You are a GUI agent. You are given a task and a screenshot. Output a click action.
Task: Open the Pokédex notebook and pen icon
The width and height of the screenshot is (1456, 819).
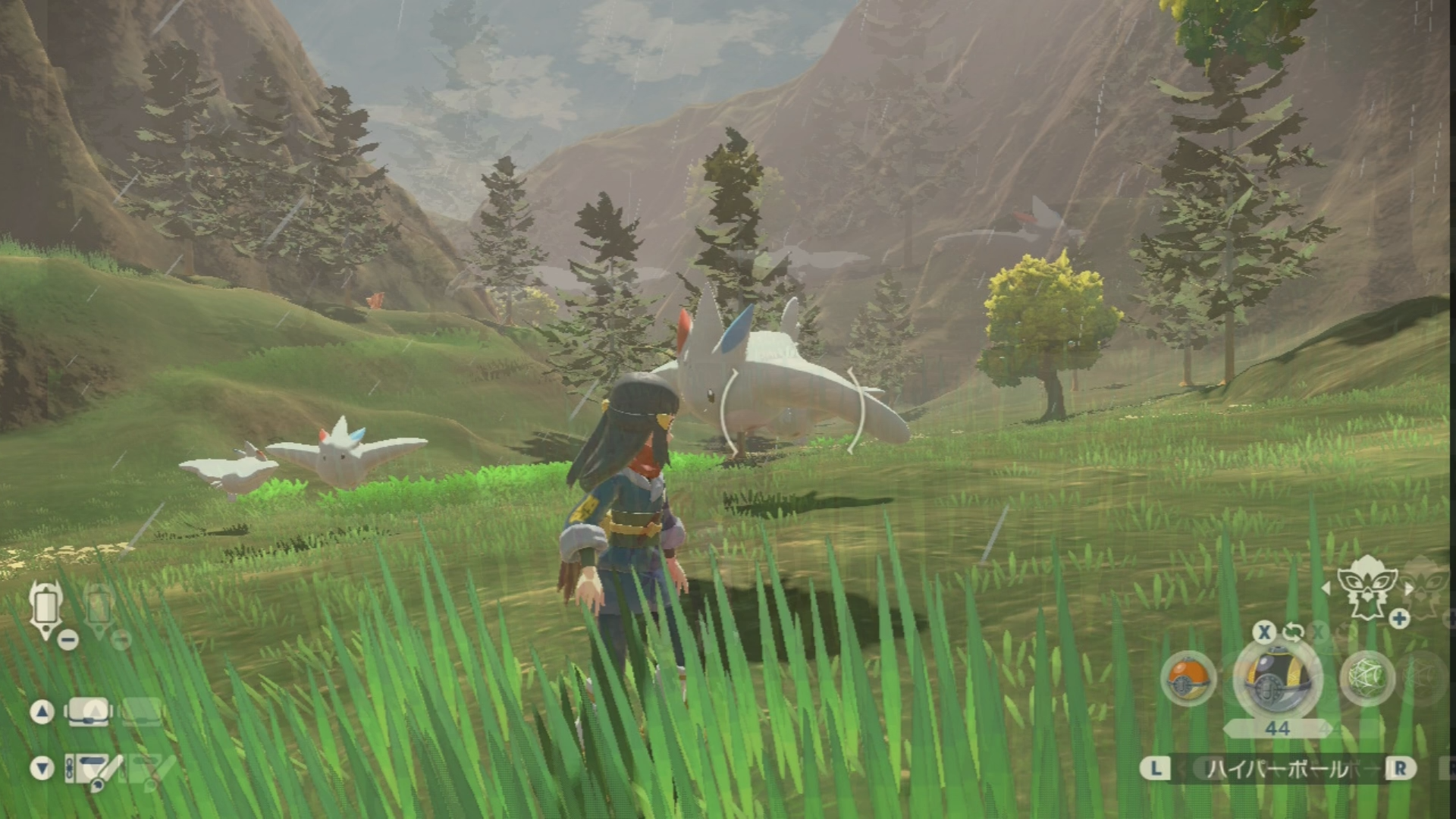pyautogui.click(x=93, y=769)
